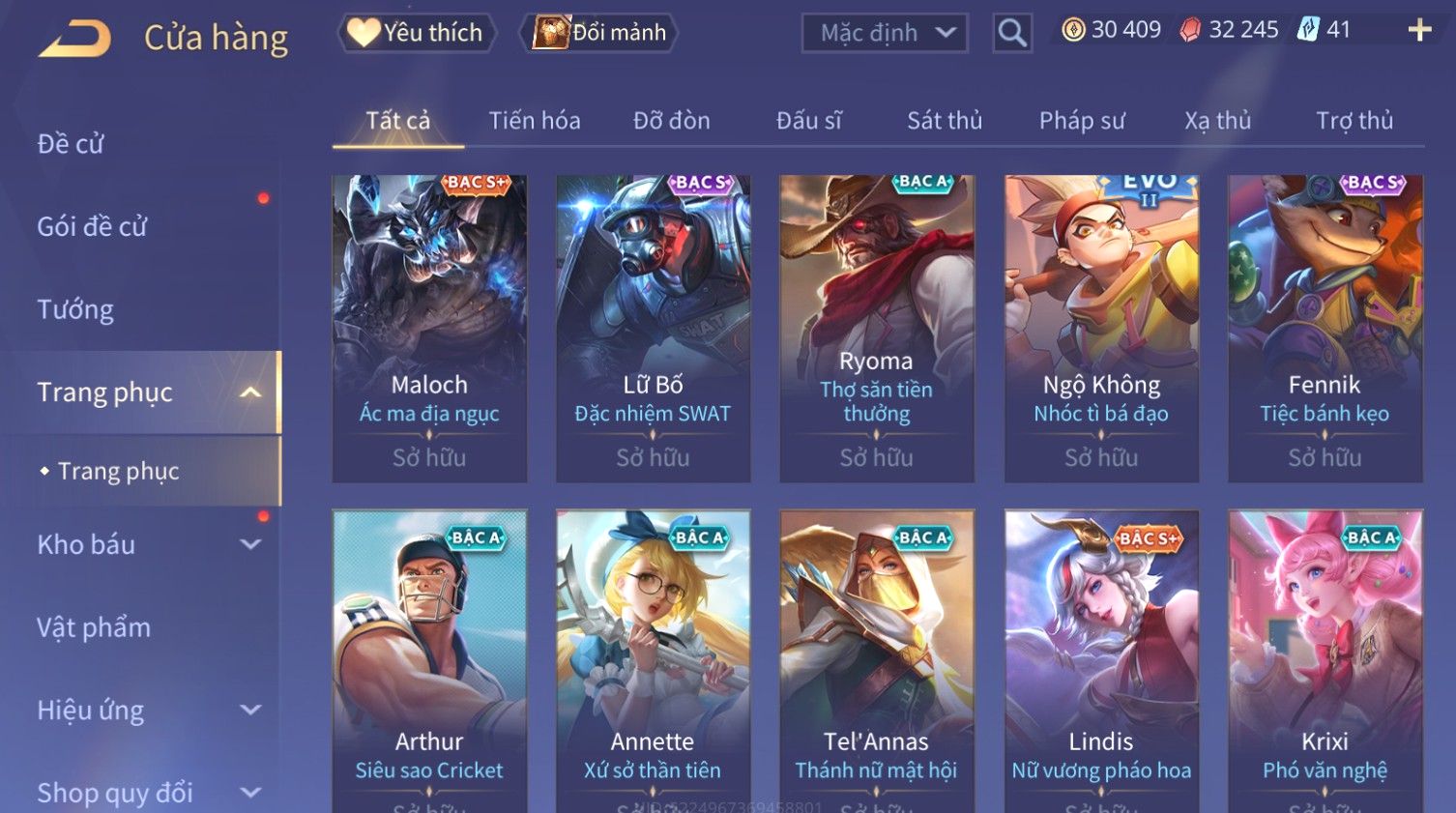Add more currency with the plus button
The height and width of the screenshot is (813, 1456).
[1419, 30]
